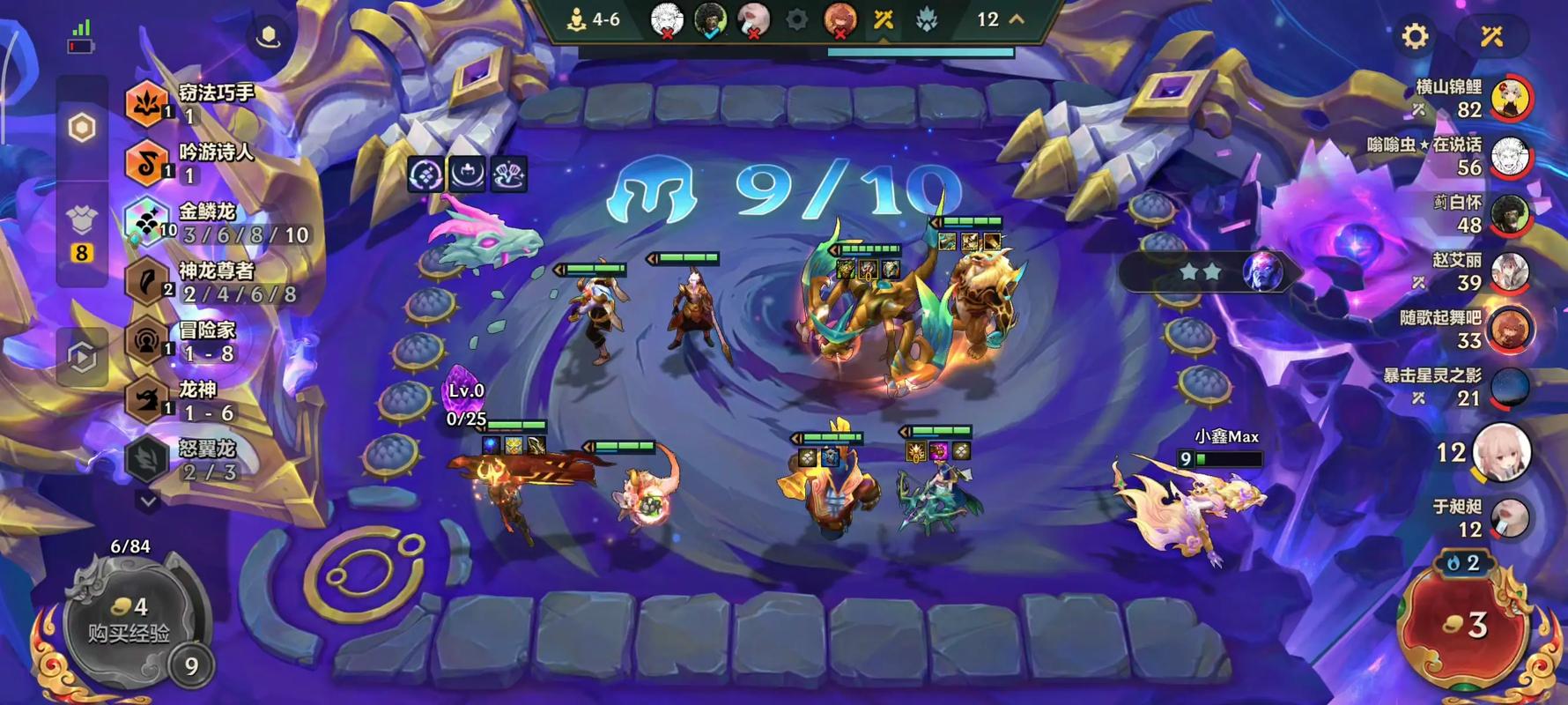Toggle the crossed swords button at top right
Screen dimensions: 1568x705
pyautogui.click(x=1491, y=36)
